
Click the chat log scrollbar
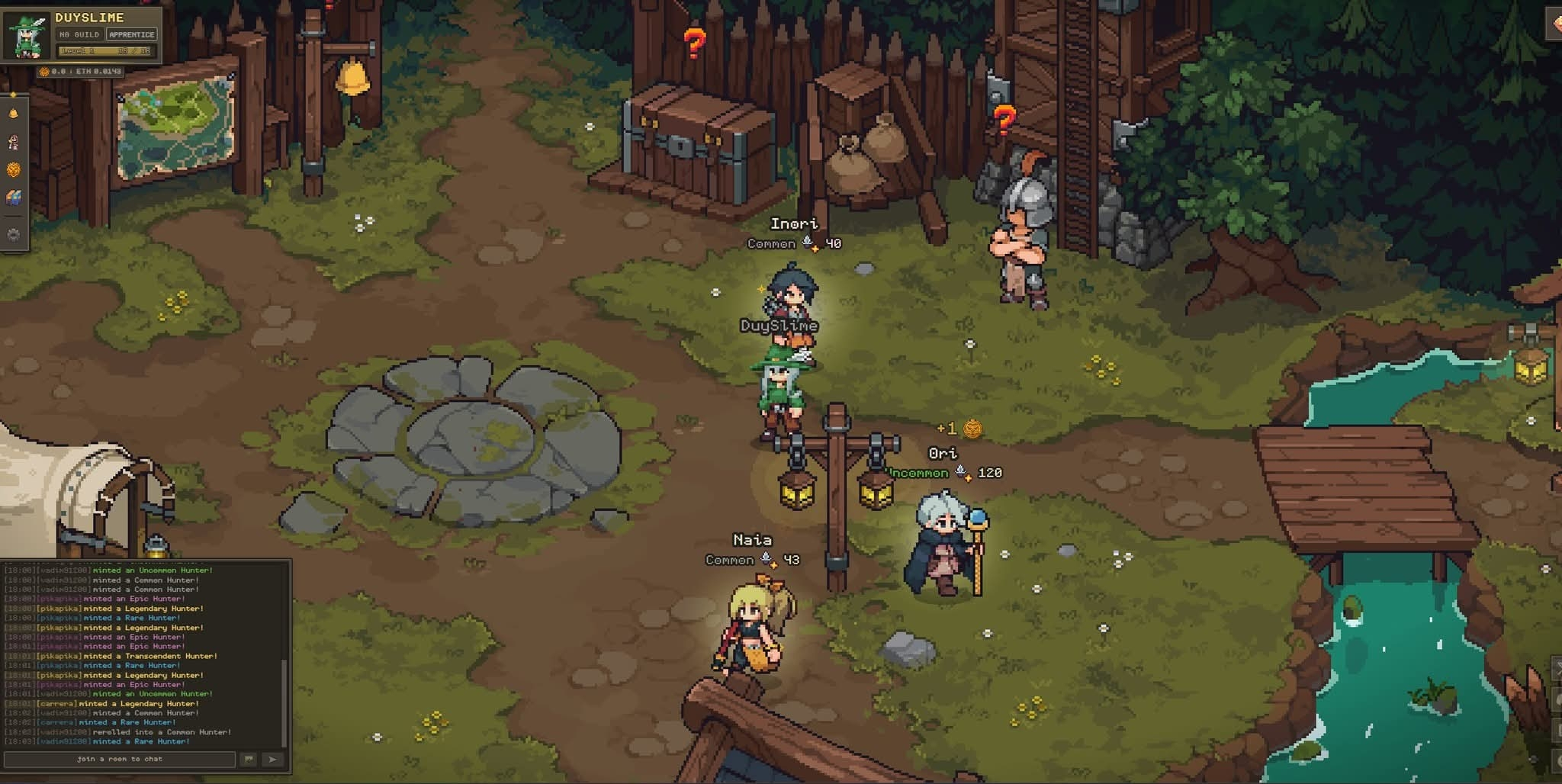click(284, 702)
